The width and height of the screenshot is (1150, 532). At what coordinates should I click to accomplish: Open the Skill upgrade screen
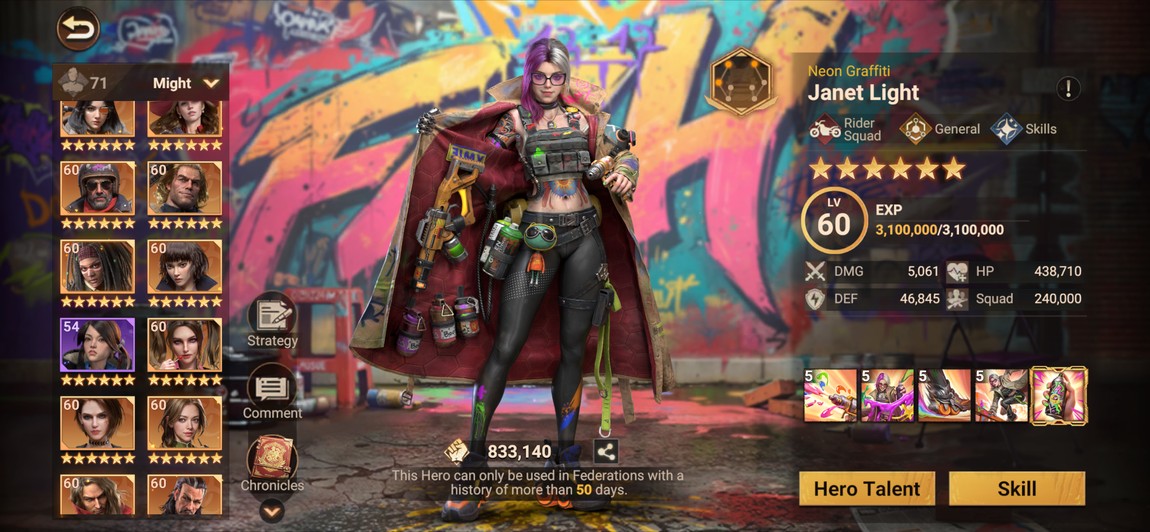point(1016,488)
